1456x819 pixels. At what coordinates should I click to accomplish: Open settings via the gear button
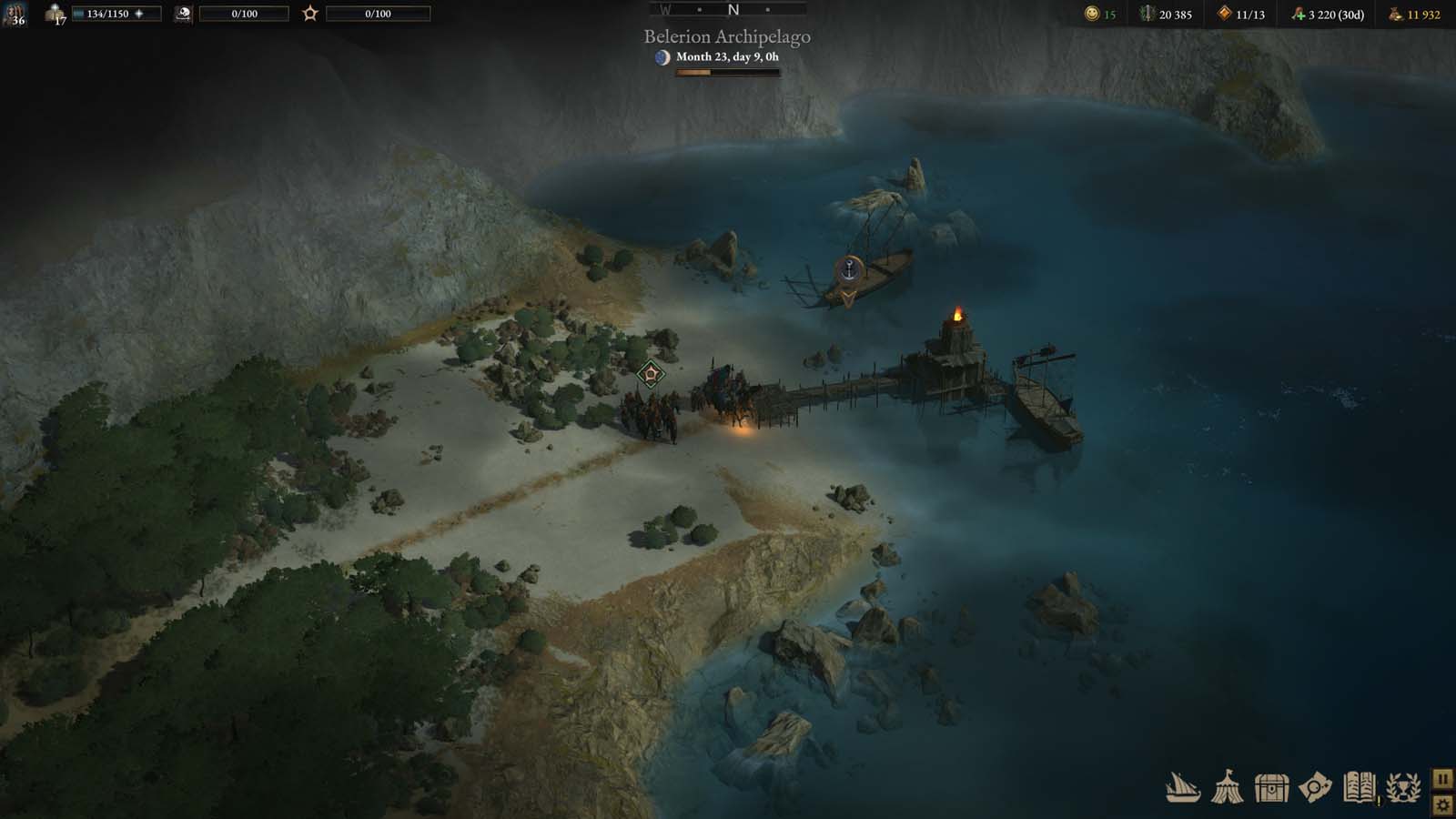click(1442, 804)
